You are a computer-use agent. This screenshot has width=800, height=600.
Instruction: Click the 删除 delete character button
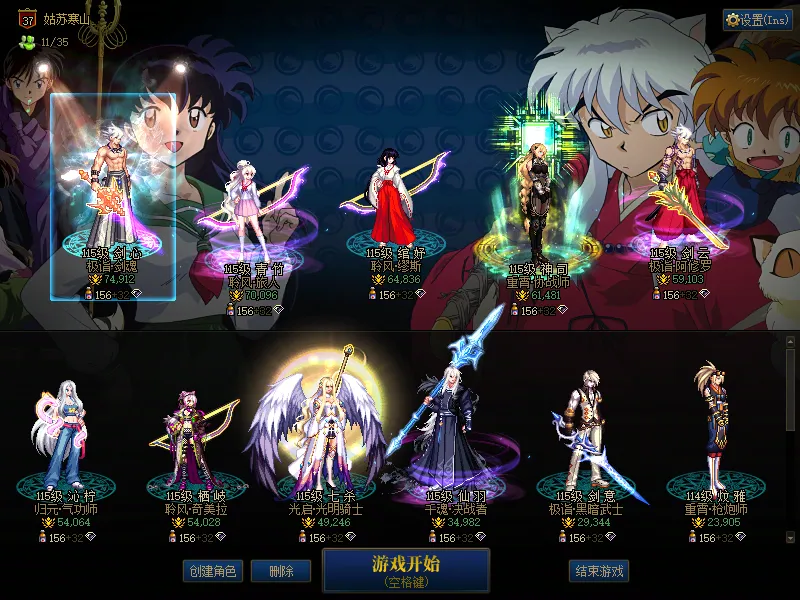click(281, 571)
